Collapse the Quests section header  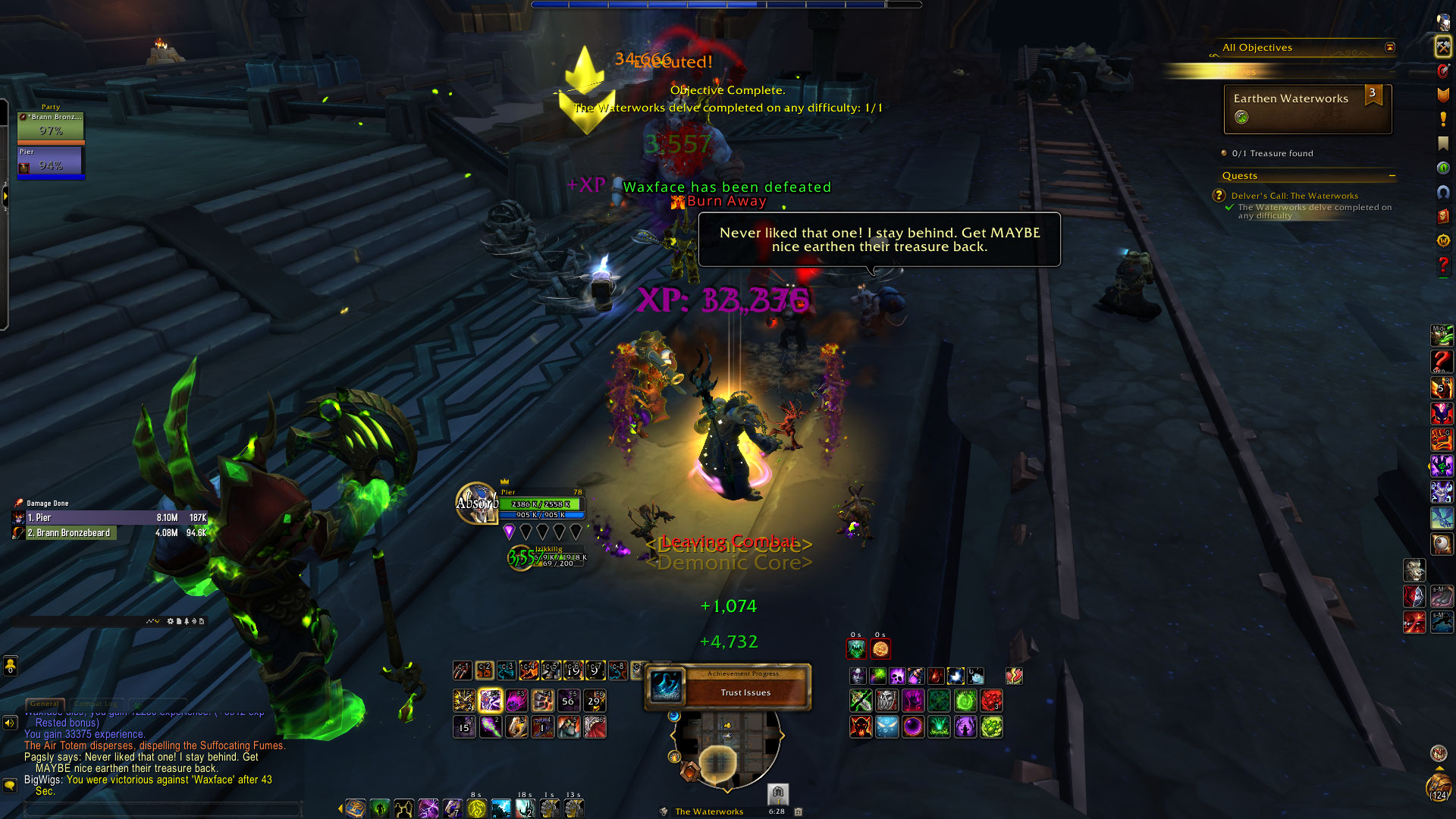[1392, 176]
